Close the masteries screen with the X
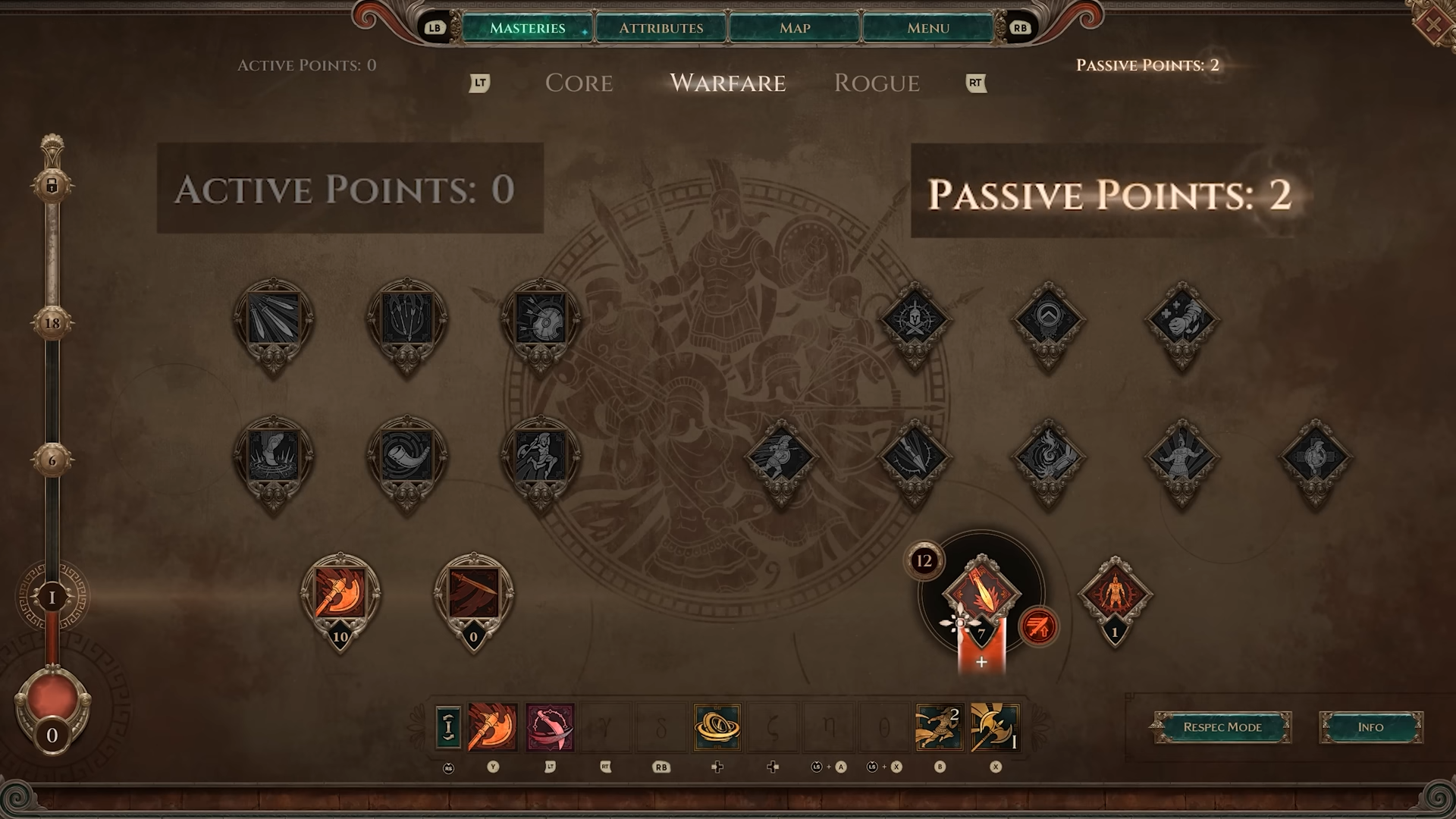 1433,24
